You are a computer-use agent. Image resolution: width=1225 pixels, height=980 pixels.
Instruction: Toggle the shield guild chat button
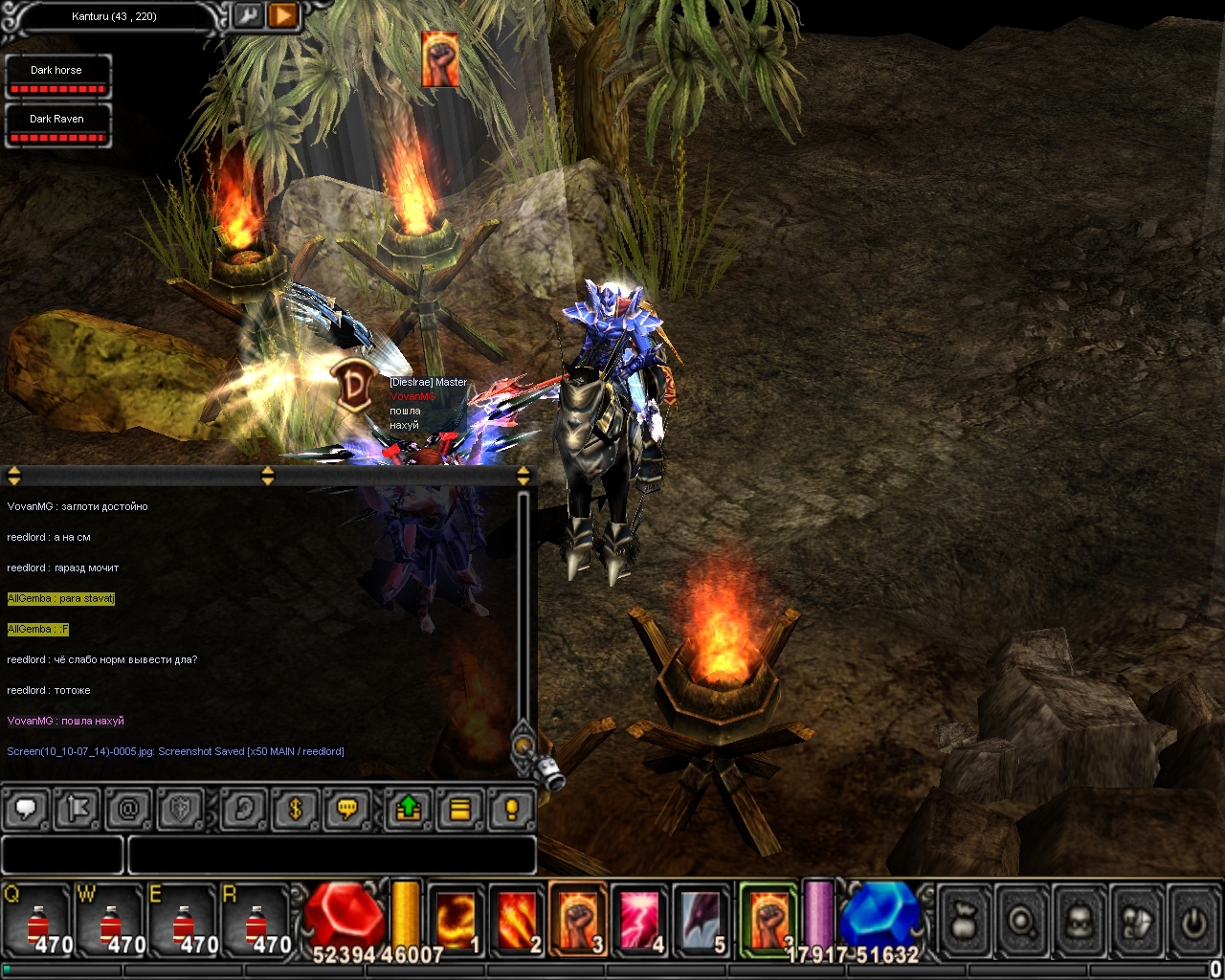pyautogui.click(x=180, y=810)
